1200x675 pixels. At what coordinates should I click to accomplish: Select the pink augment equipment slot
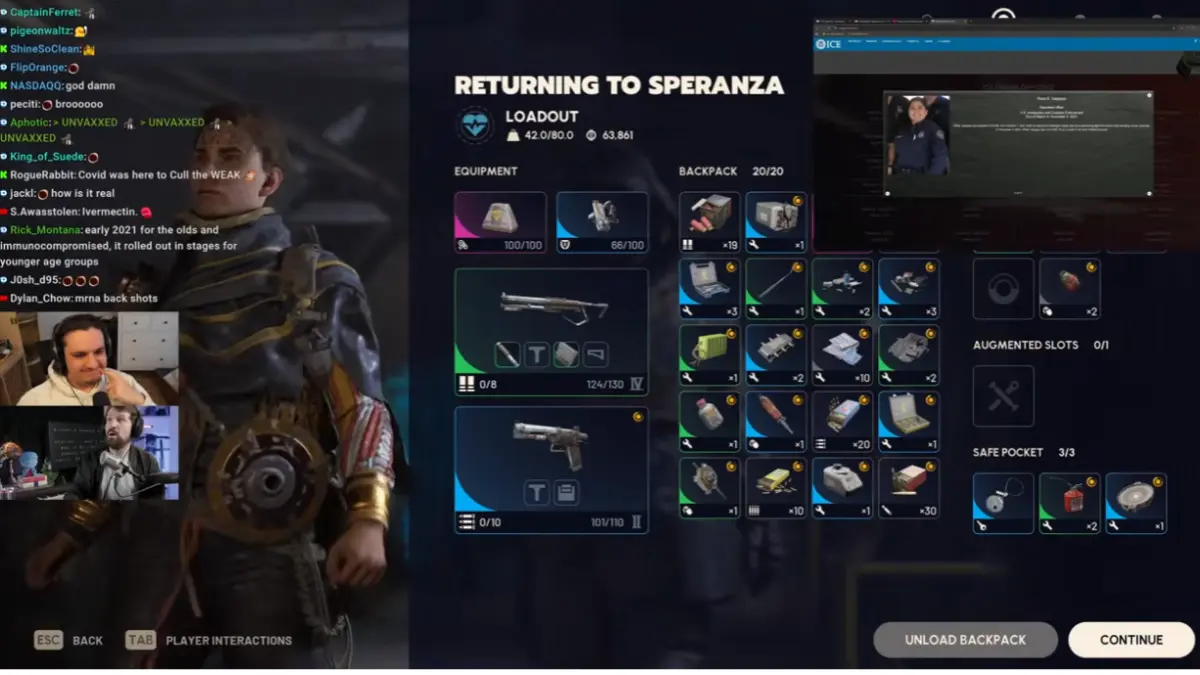pos(500,222)
